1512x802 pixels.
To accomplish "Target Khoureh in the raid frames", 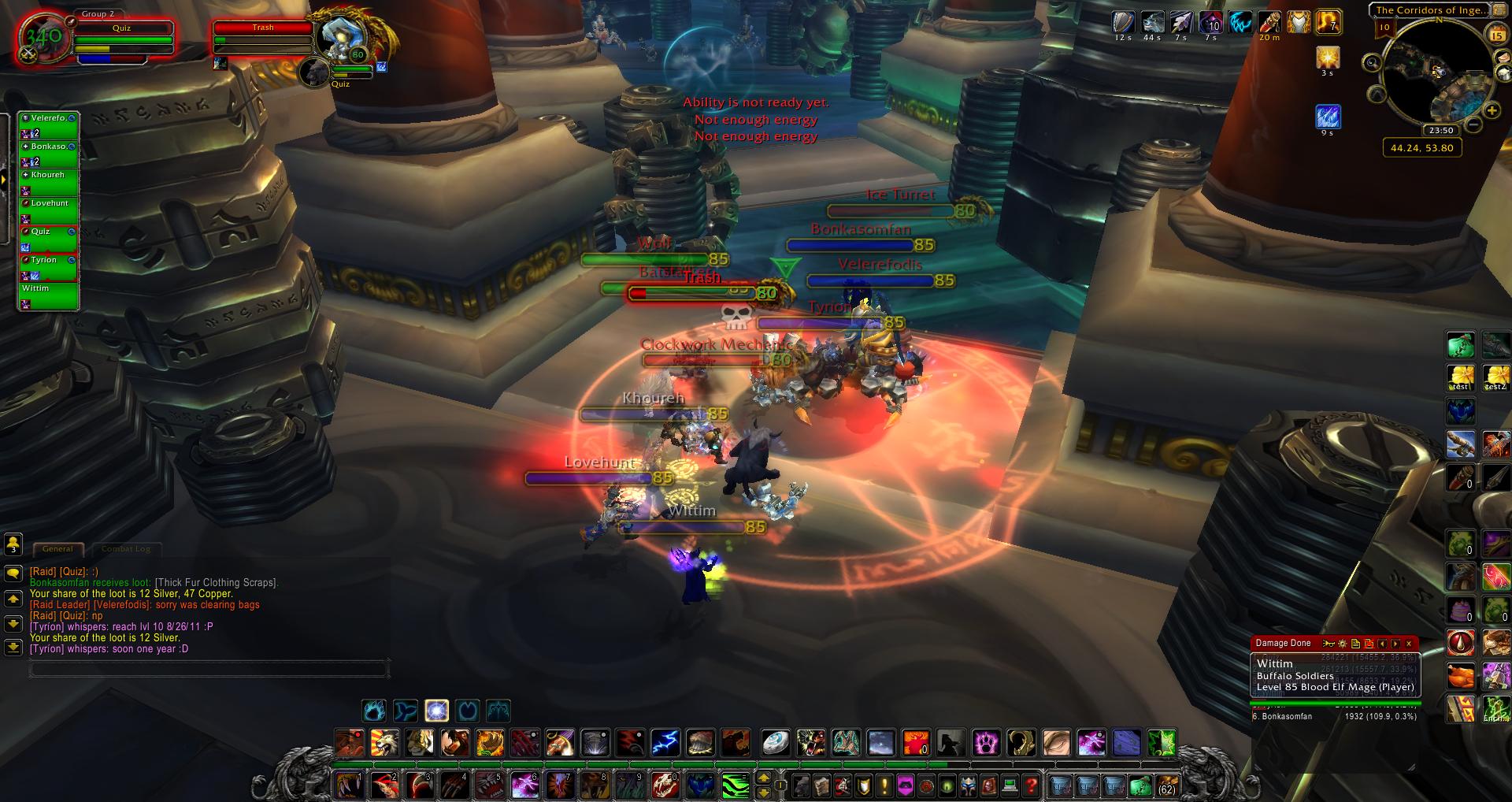I will (48, 182).
